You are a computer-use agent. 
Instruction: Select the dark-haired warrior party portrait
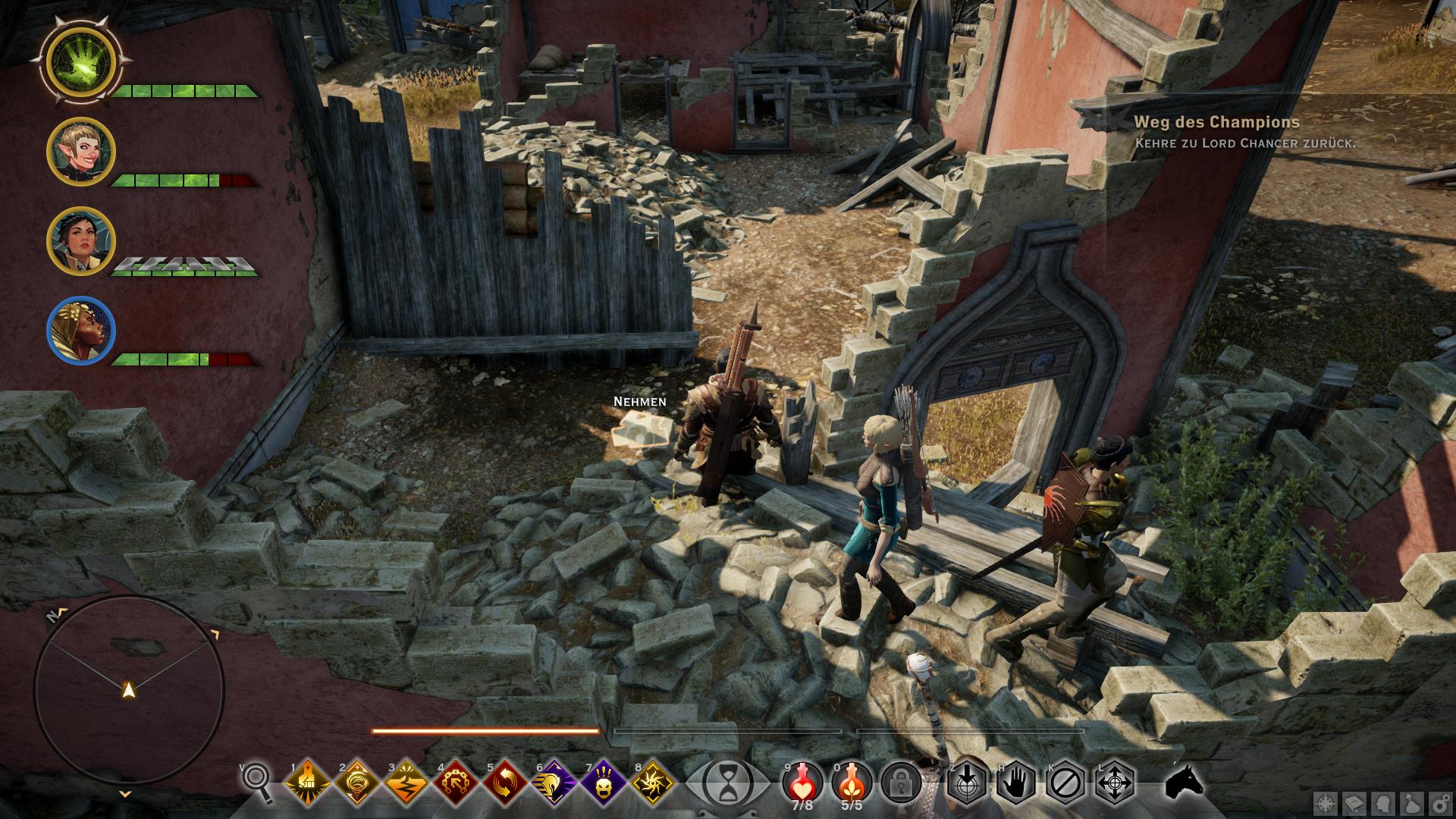click(x=80, y=240)
